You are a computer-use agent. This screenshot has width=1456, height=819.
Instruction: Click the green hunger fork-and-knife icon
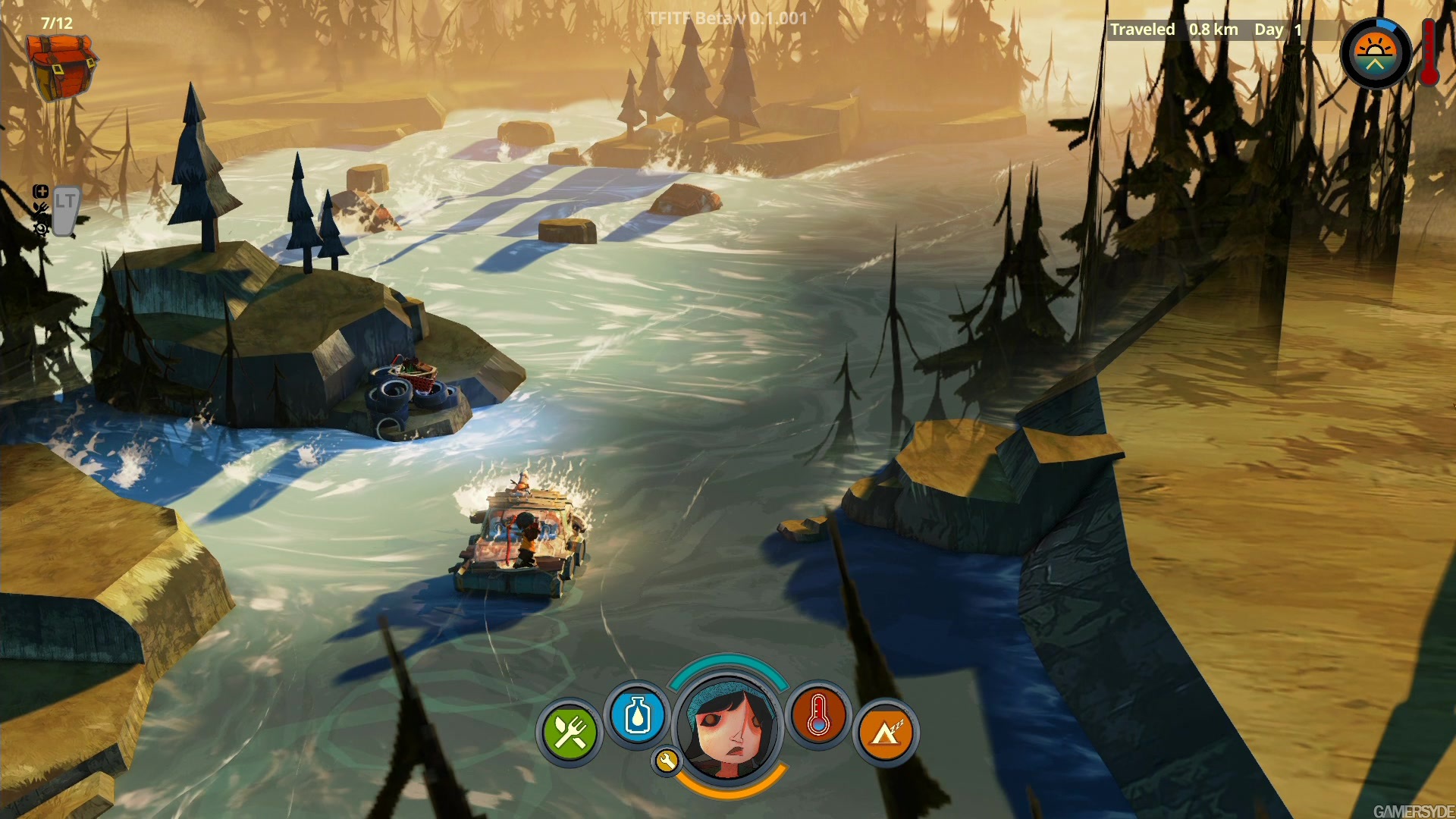(x=570, y=733)
